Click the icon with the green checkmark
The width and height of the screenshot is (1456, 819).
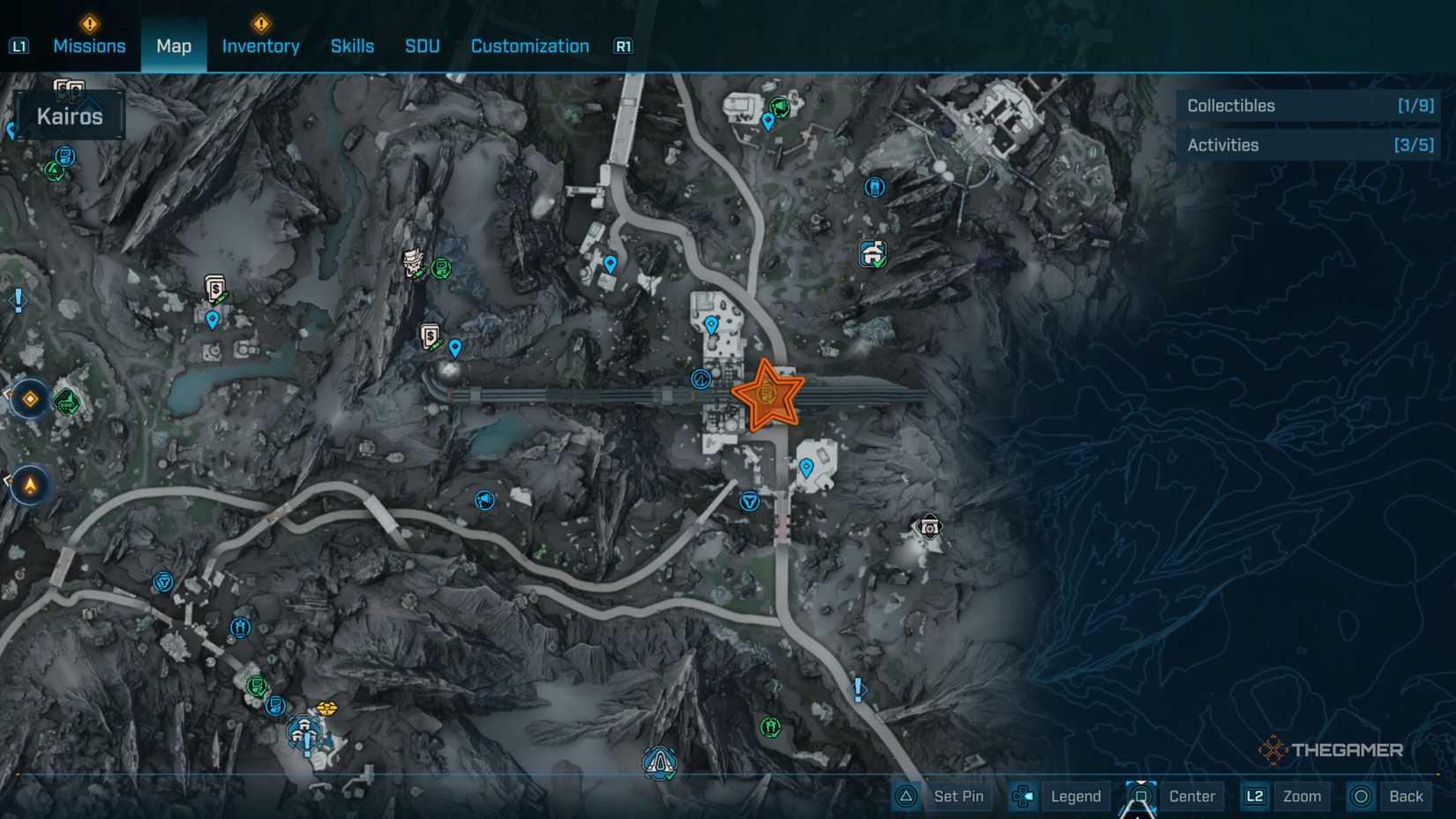(x=871, y=253)
